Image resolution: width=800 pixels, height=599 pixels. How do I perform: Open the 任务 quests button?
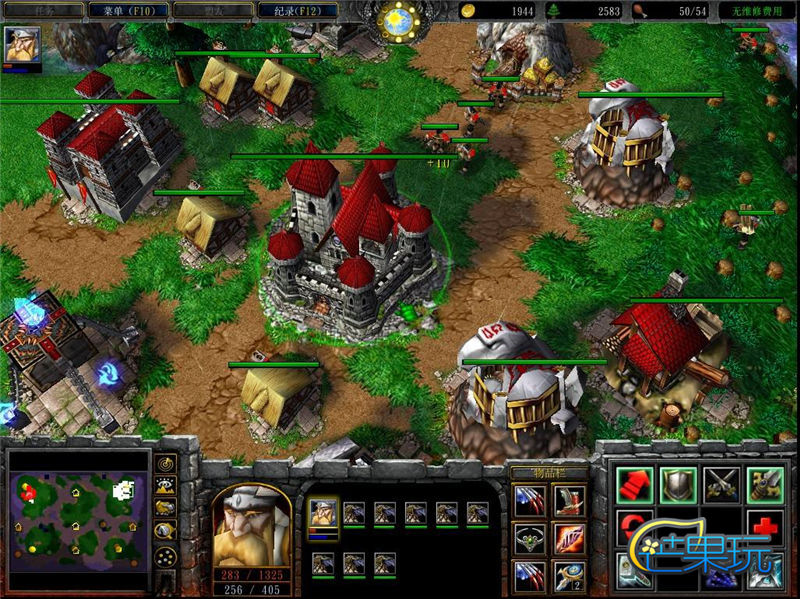click(x=42, y=10)
